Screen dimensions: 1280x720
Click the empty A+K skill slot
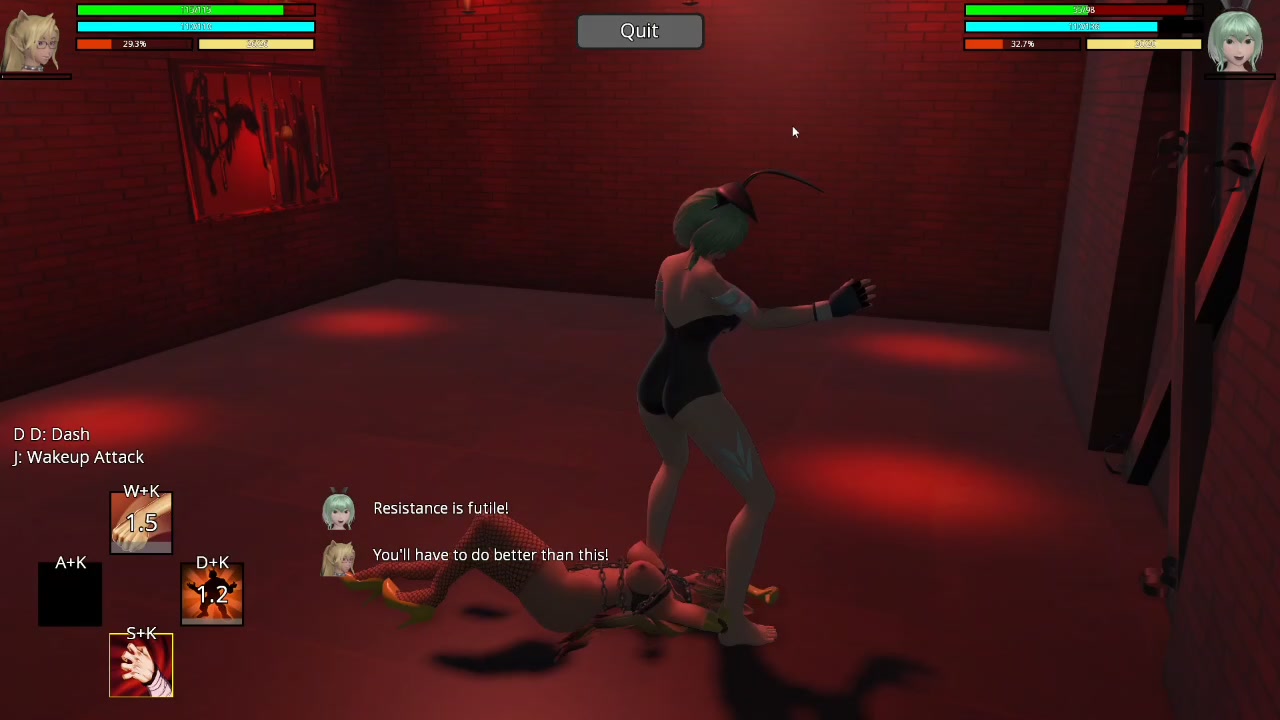pos(70,596)
